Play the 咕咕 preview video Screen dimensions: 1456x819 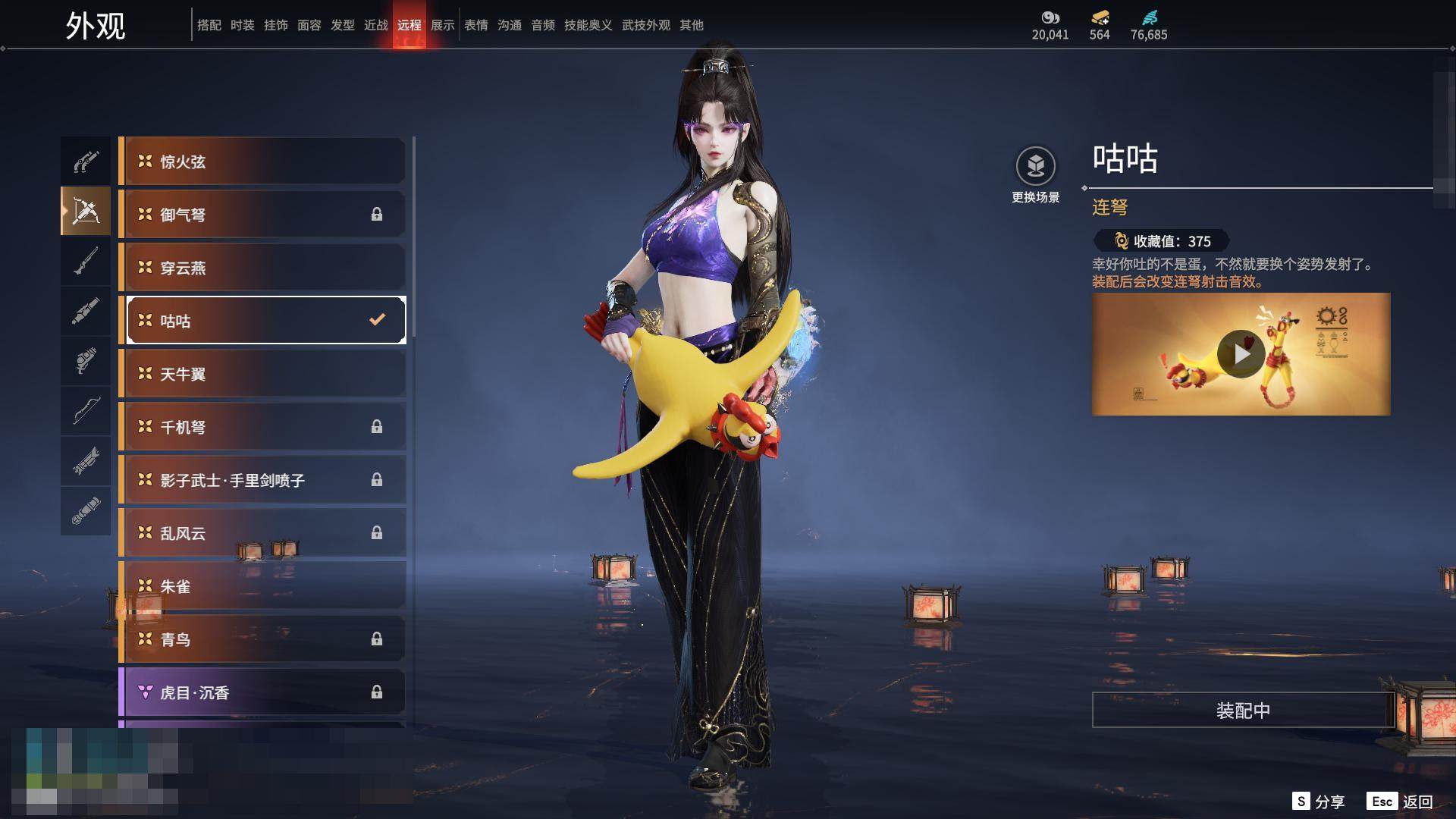(x=1241, y=353)
